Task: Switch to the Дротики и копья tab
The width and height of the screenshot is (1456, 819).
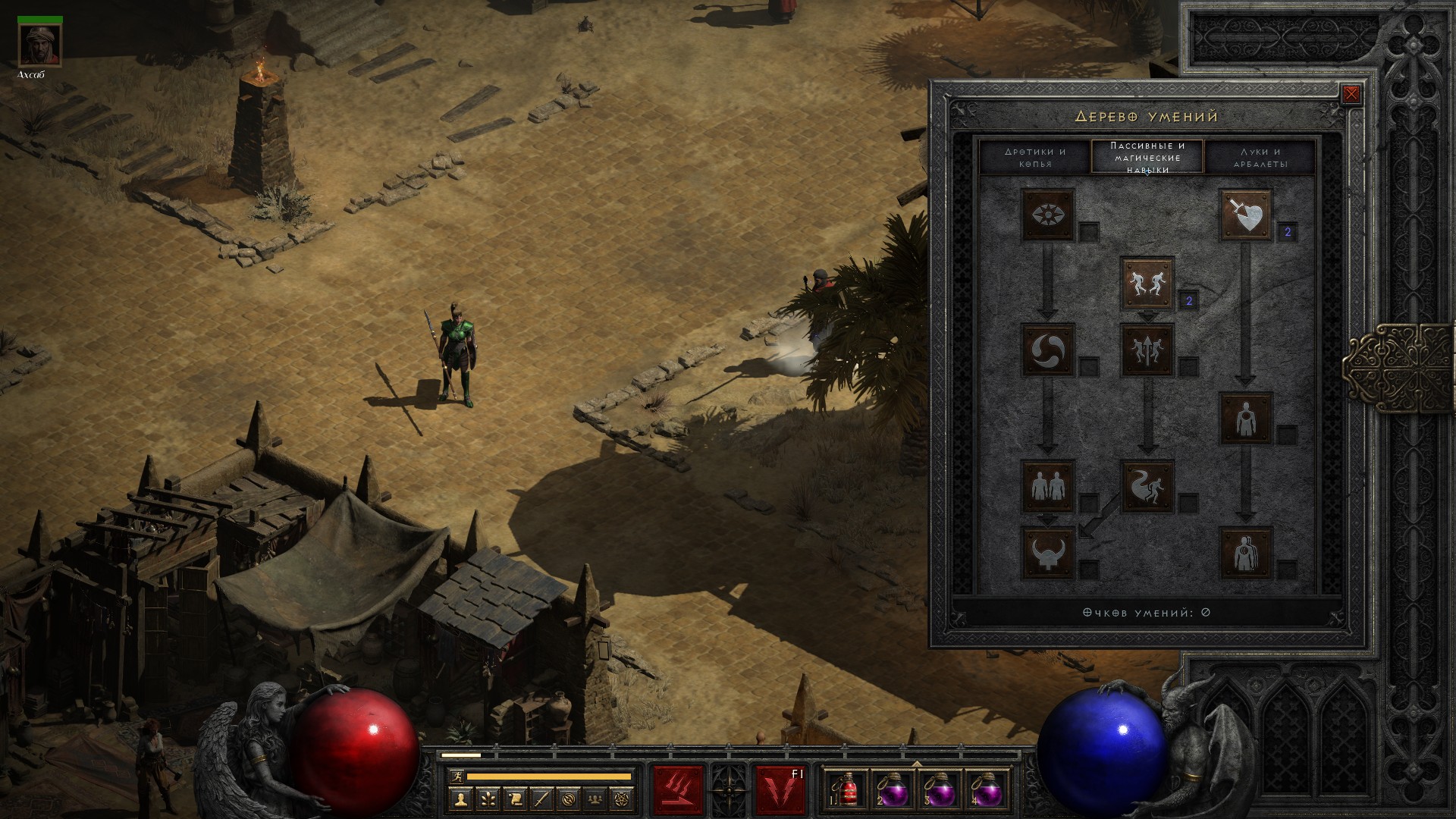Action: tap(1035, 157)
